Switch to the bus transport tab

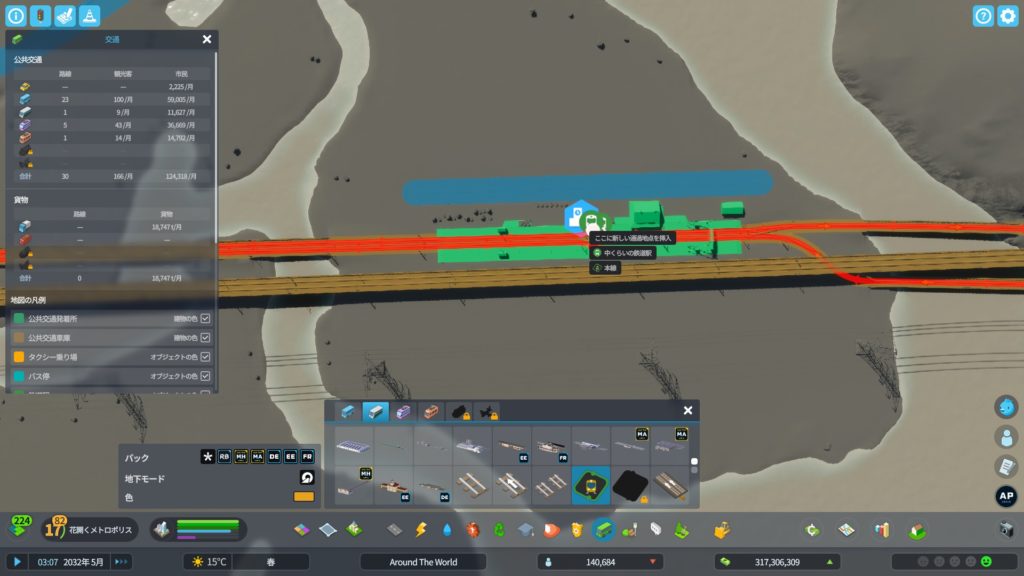click(348, 411)
